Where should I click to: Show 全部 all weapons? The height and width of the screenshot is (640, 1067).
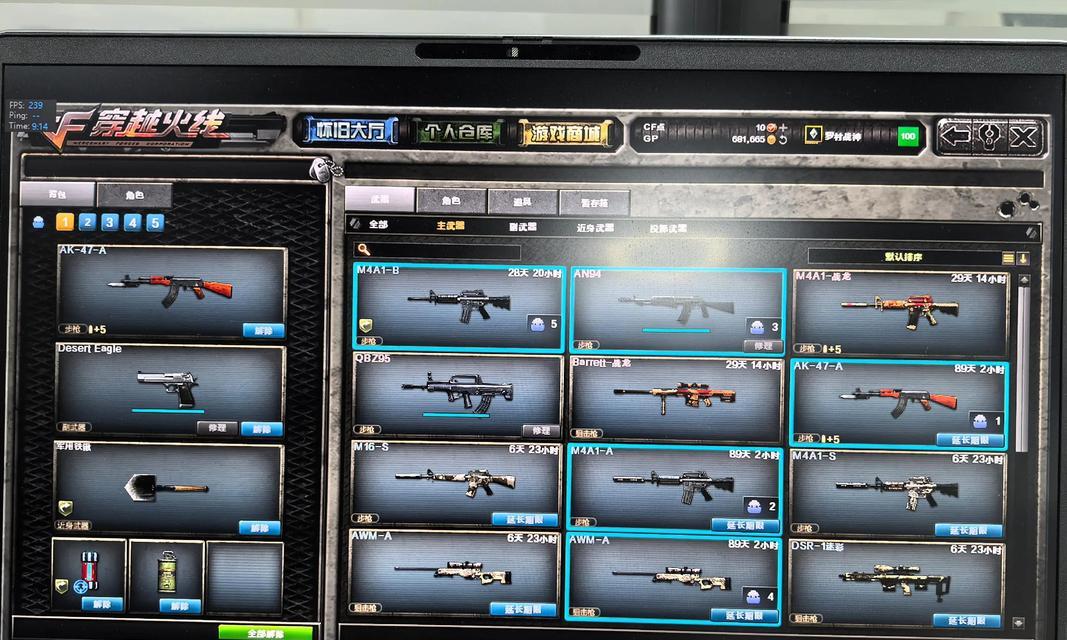[378, 225]
